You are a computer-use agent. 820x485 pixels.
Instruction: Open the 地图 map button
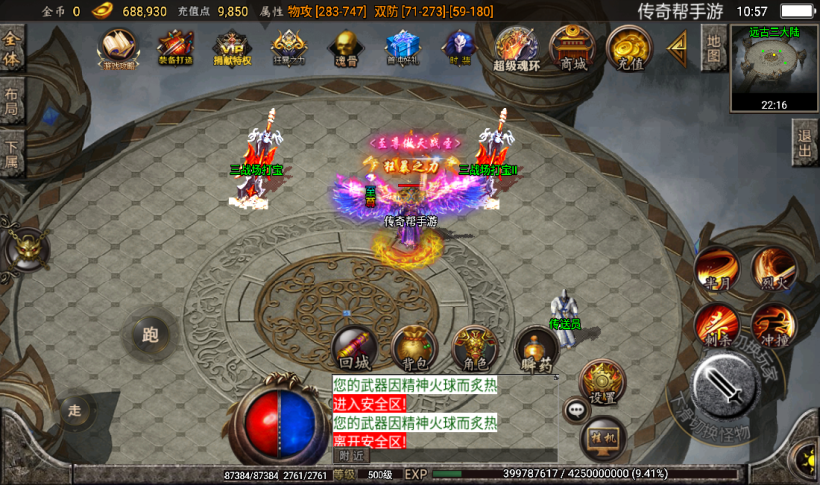713,47
